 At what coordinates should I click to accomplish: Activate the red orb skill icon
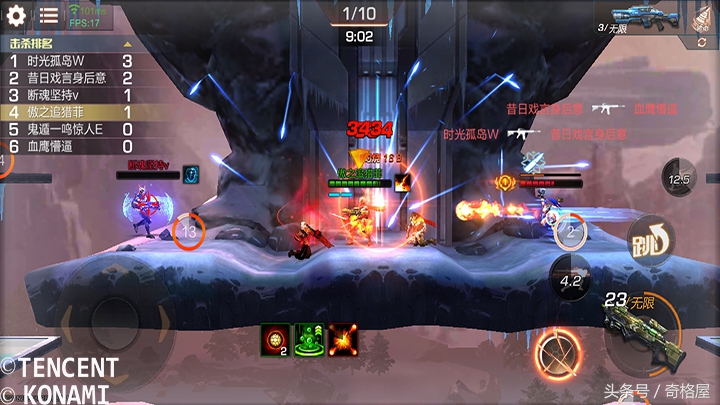(x=275, y=339)
